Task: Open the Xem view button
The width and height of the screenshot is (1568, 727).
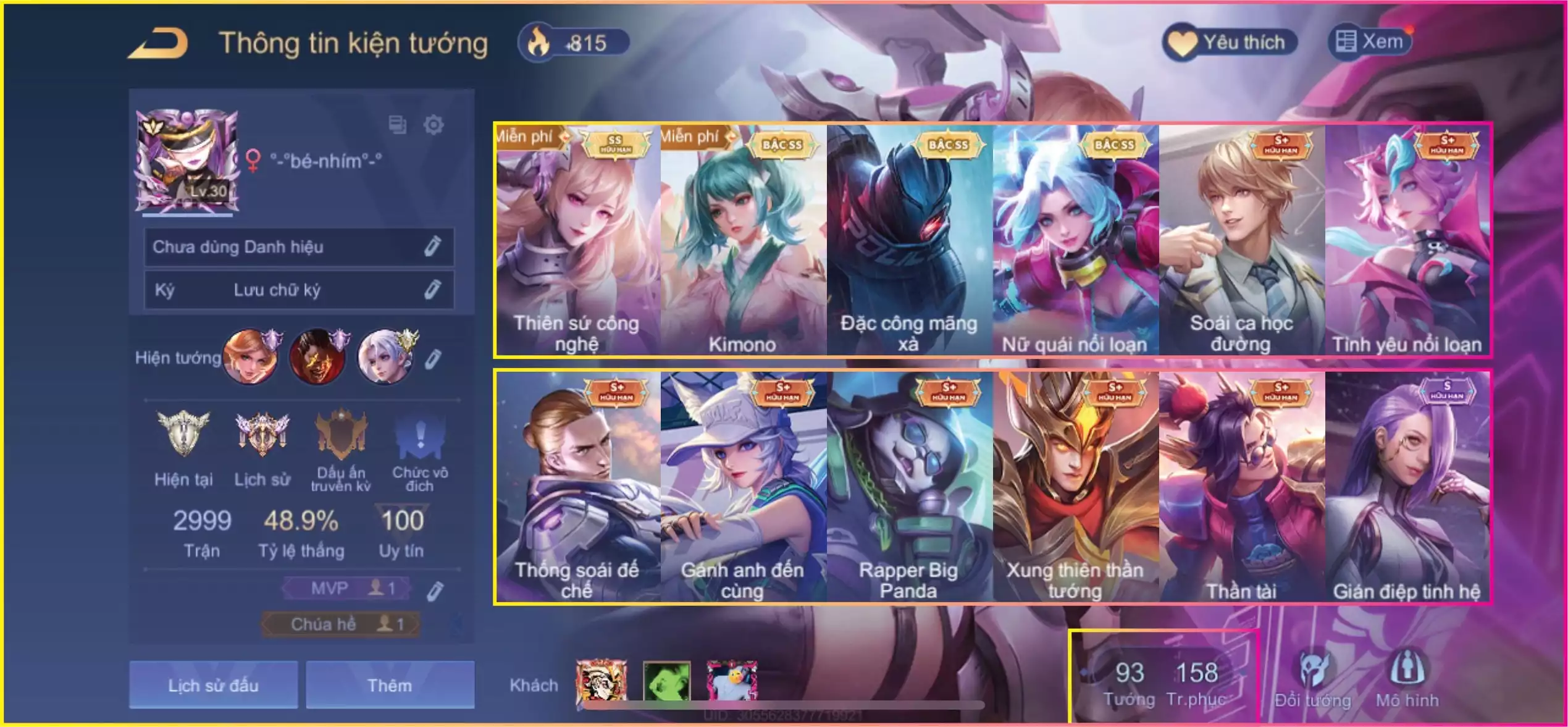Action: [1370, 42]
